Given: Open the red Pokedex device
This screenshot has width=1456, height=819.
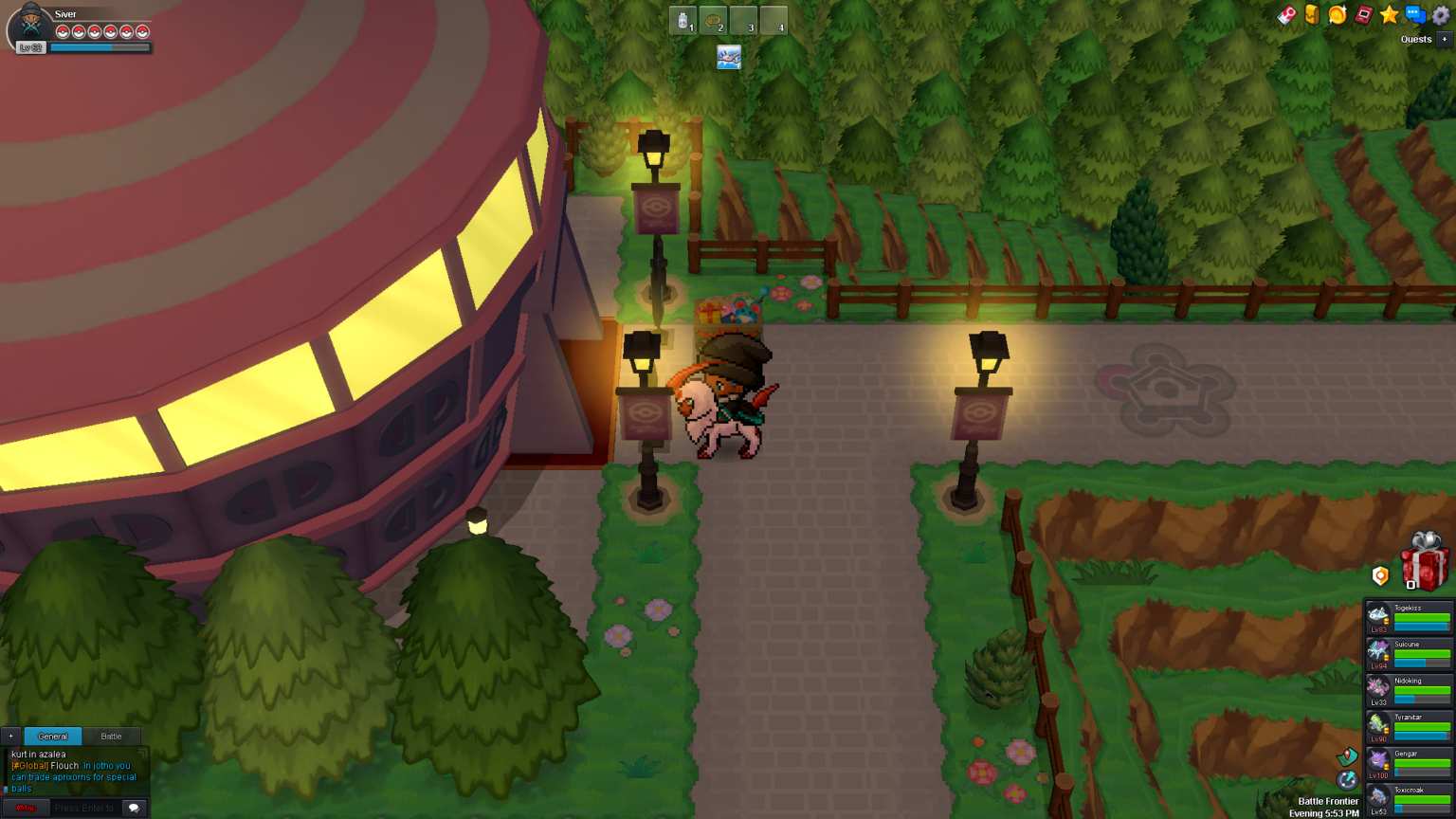Looking at the screenshot, I should (1363, 14).
